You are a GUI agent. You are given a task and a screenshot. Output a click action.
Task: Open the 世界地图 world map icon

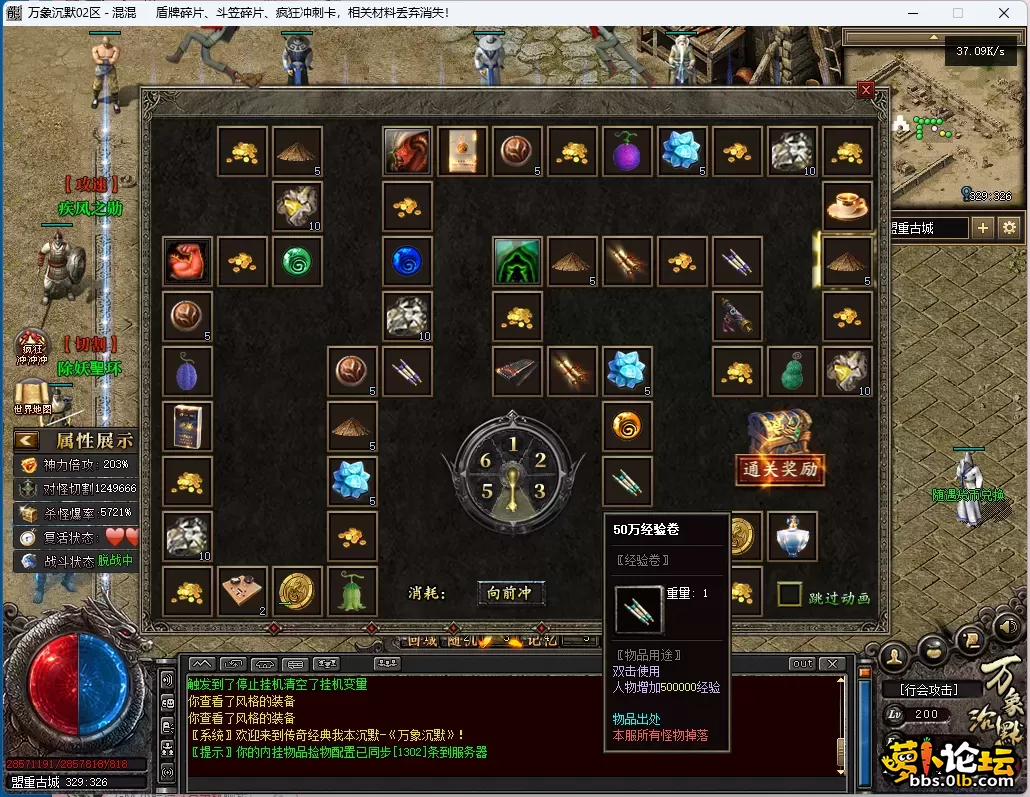pyautogui.click(x=32, y=397)
